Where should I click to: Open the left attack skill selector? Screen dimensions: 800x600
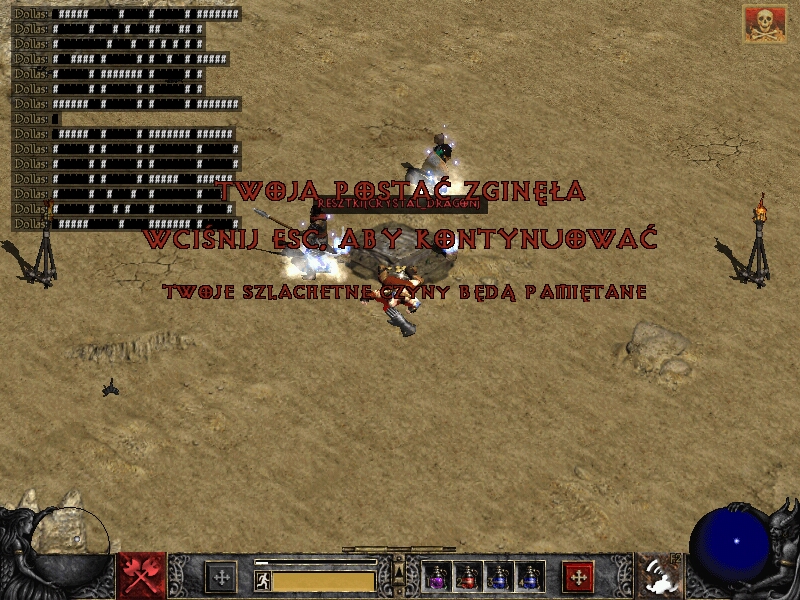pyautogui.click(x=142, y=576)
